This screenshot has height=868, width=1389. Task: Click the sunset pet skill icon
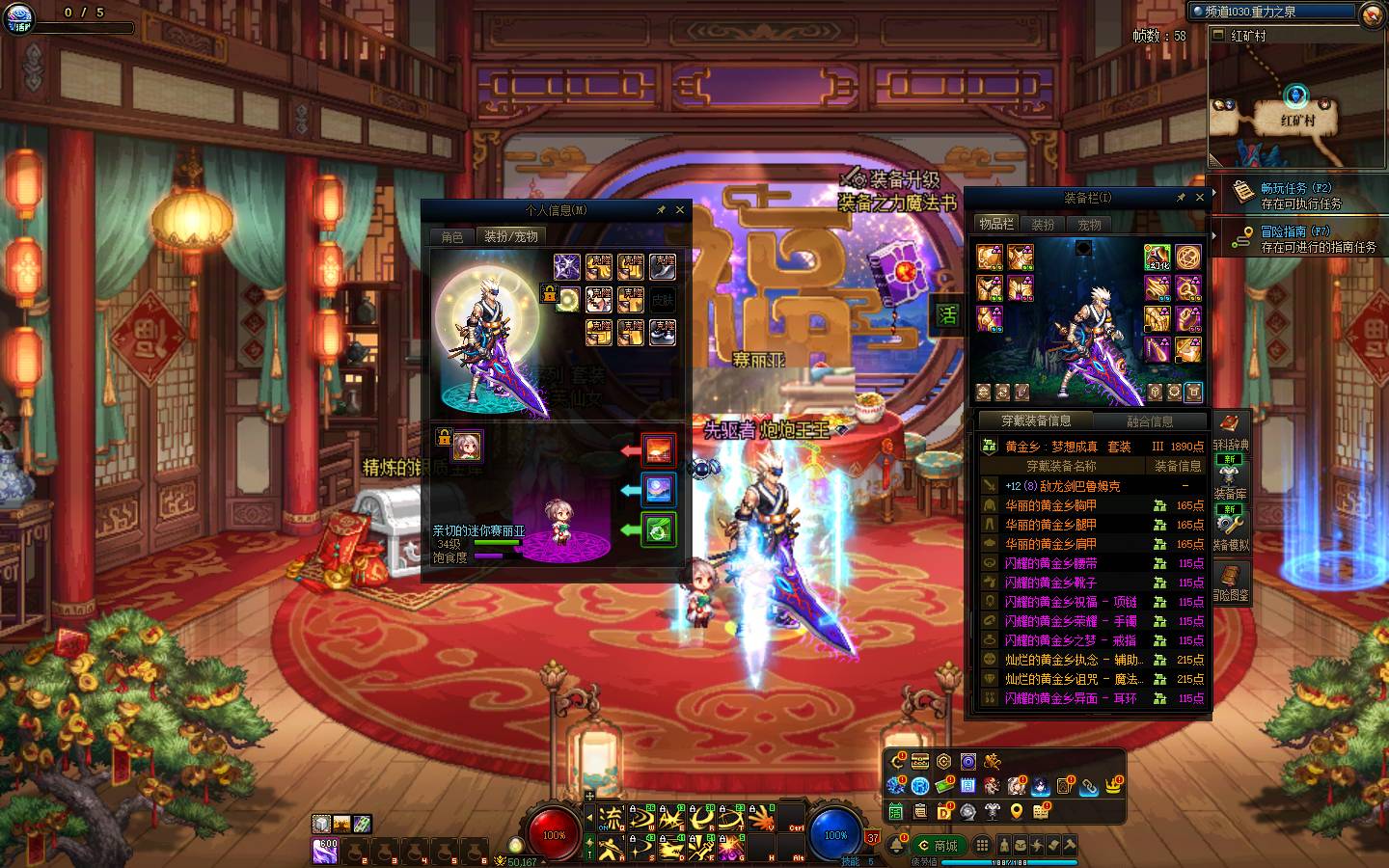659,449
